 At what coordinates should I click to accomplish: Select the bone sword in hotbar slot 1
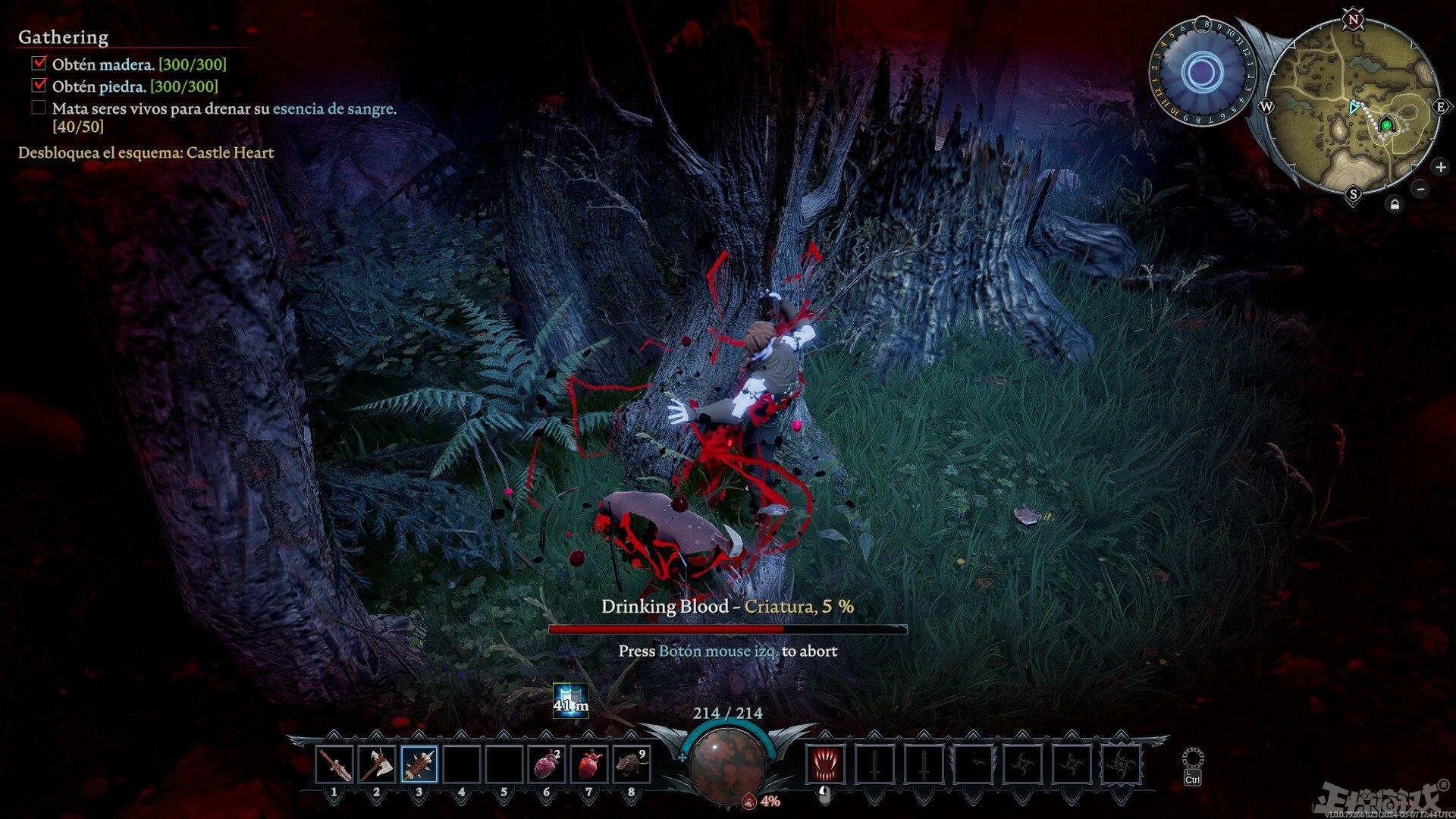334,764
